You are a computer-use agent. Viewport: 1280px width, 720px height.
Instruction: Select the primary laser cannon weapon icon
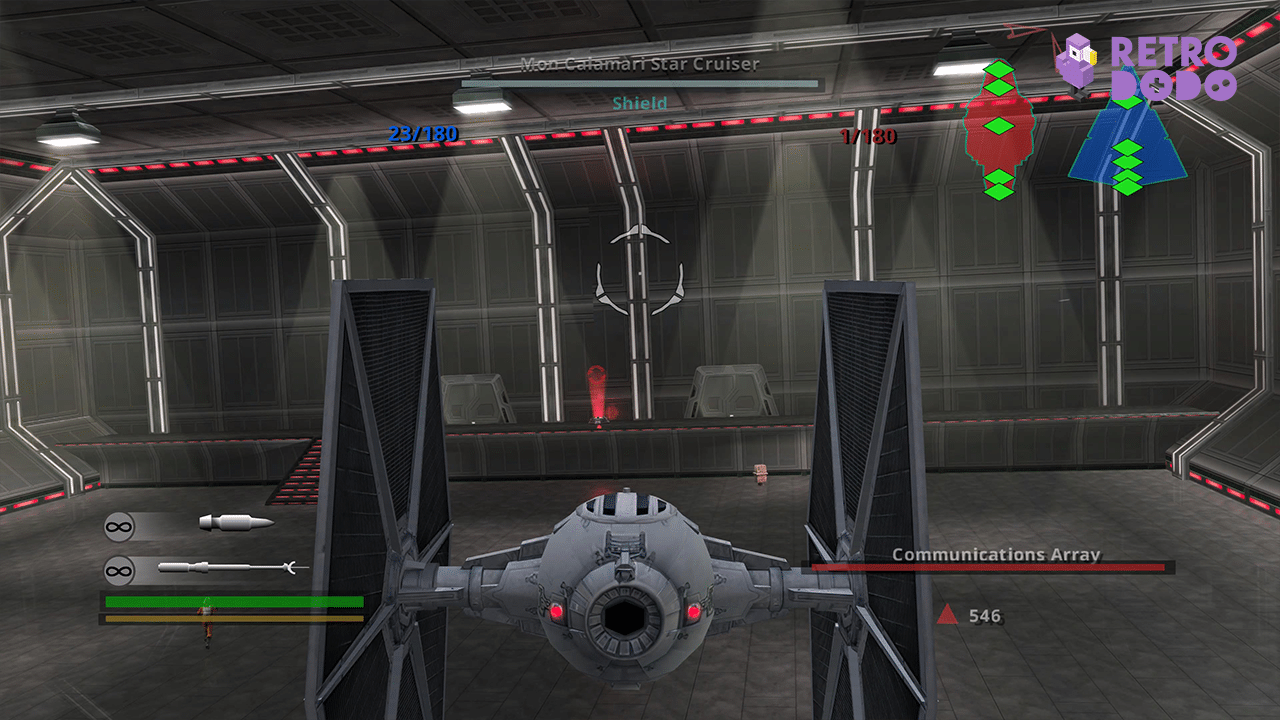tap(235, 521)
